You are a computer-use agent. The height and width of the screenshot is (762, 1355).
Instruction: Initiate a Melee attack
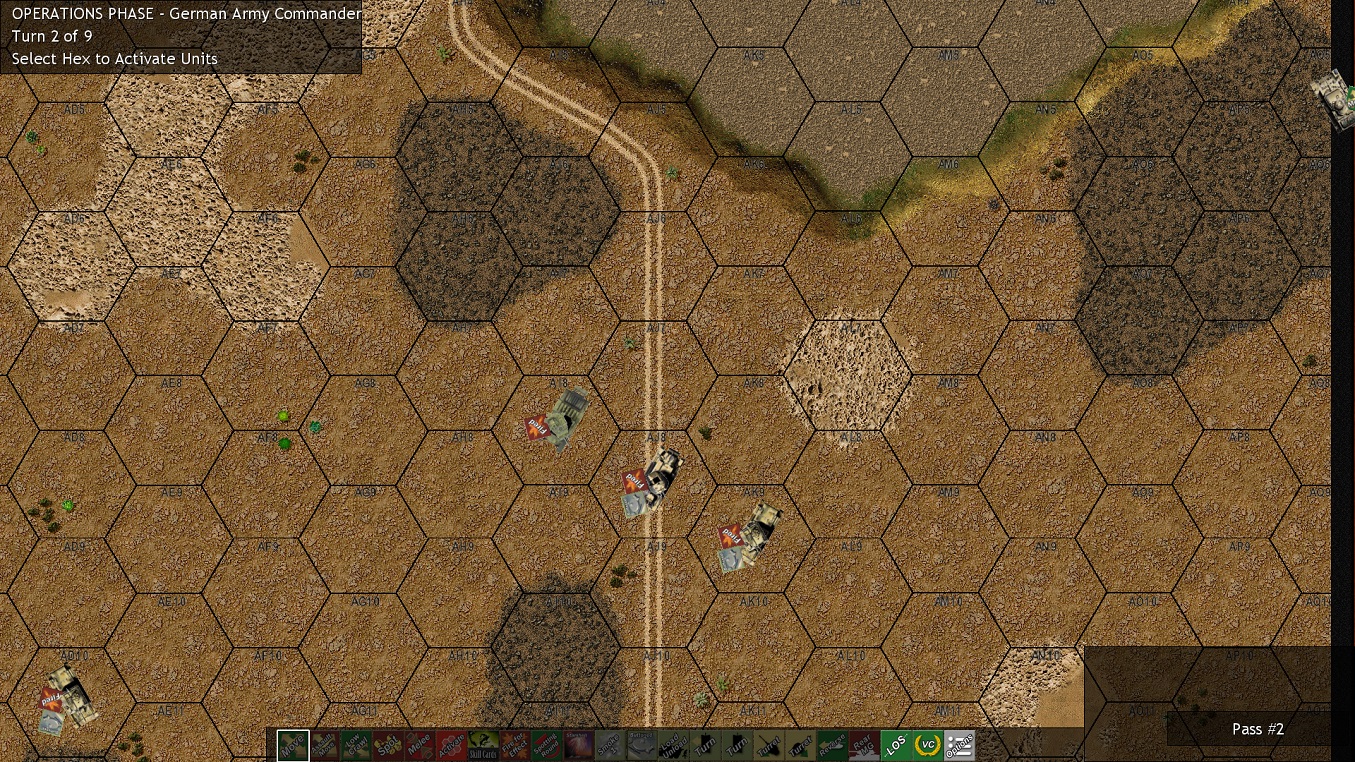422,745
